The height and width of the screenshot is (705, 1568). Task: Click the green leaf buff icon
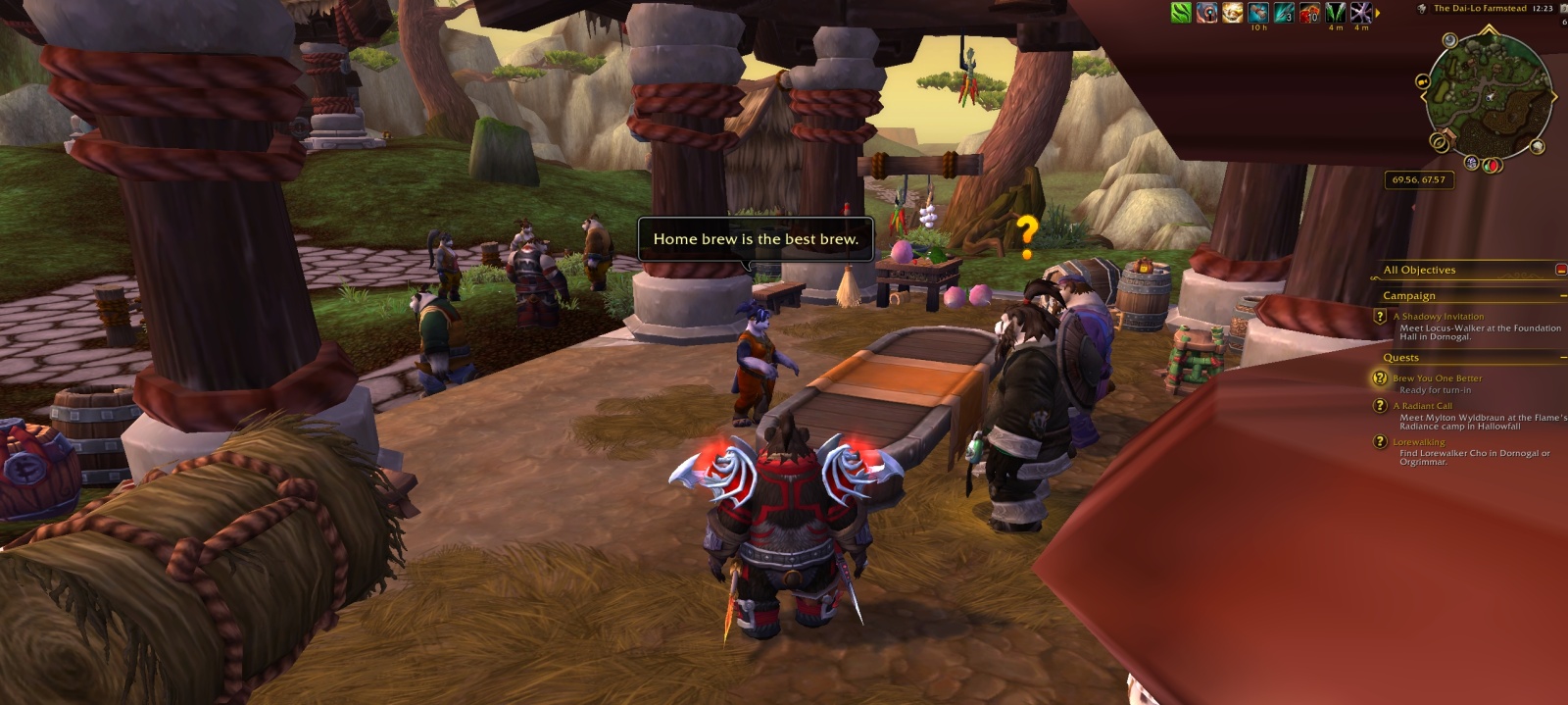1182,13
